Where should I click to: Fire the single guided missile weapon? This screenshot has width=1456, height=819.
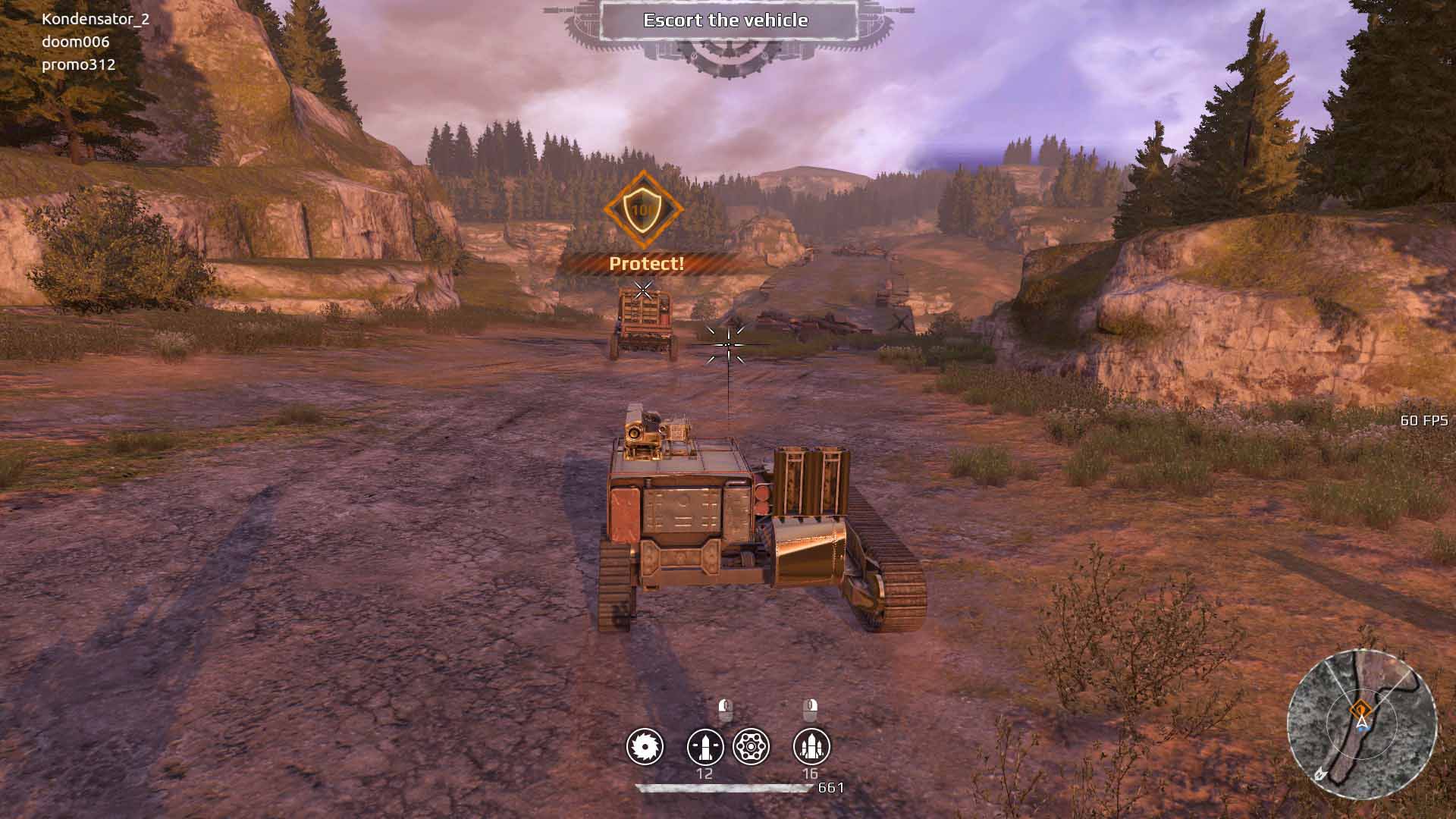(704, 747)
